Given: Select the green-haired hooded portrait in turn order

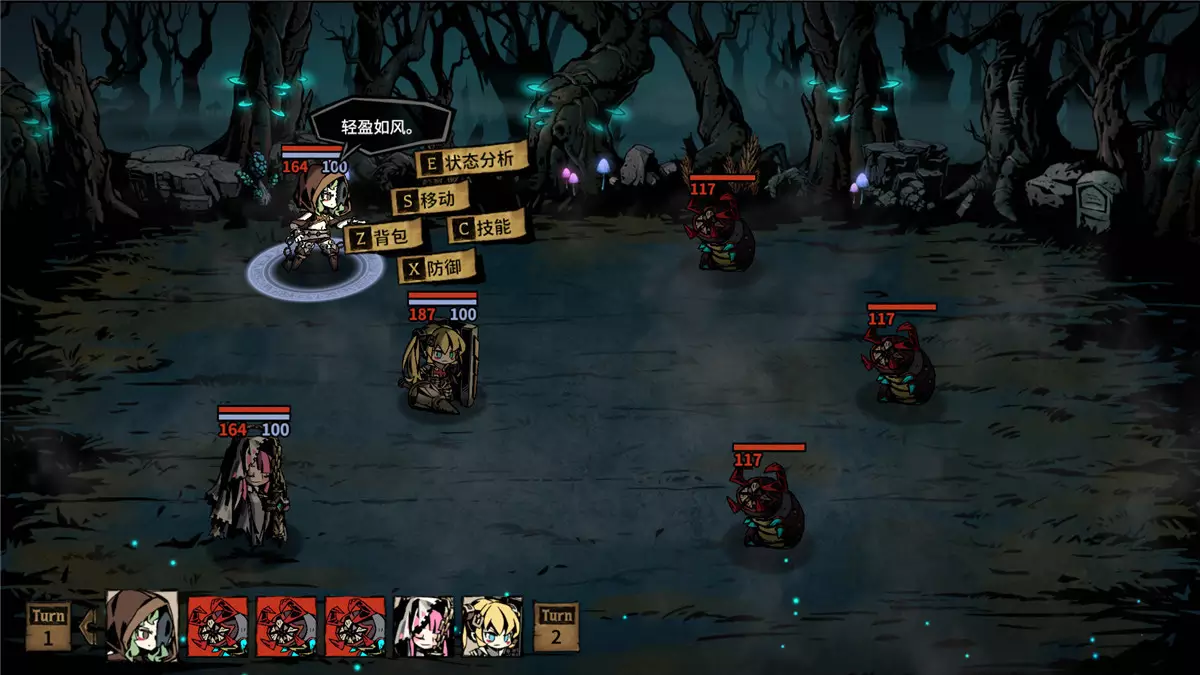Looking at the screenshot, I should (x=142, y=626).
